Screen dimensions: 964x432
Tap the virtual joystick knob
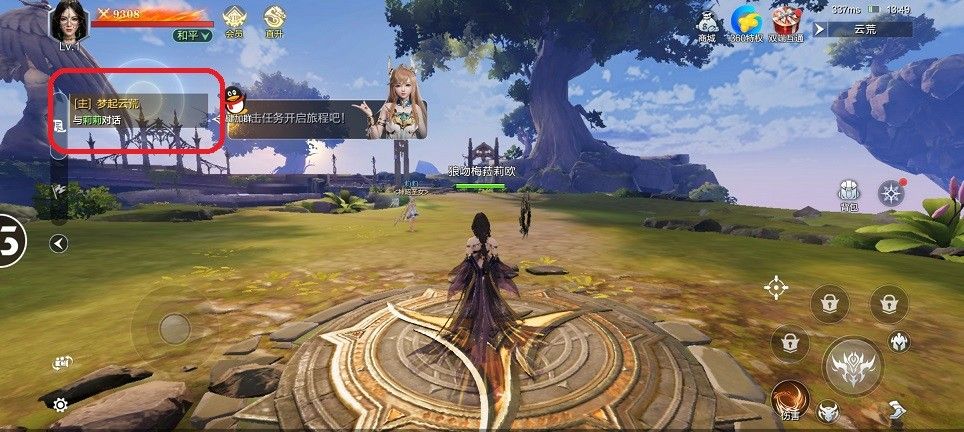tap(175, 328)
